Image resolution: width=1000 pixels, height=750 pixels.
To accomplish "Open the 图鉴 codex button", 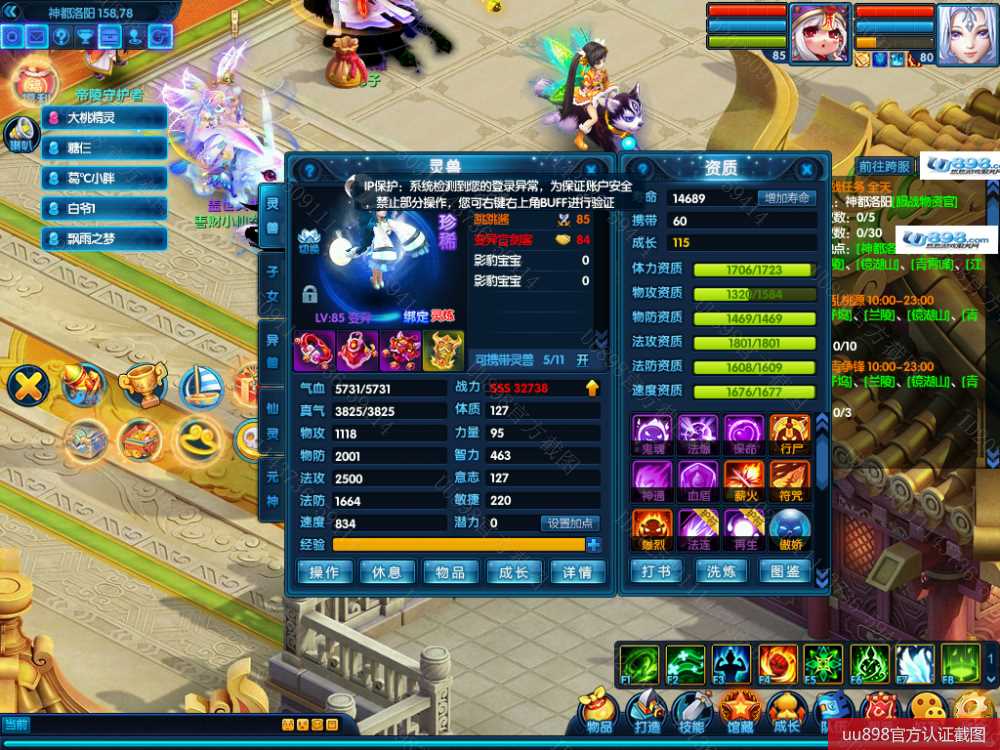I will [786, 572].
